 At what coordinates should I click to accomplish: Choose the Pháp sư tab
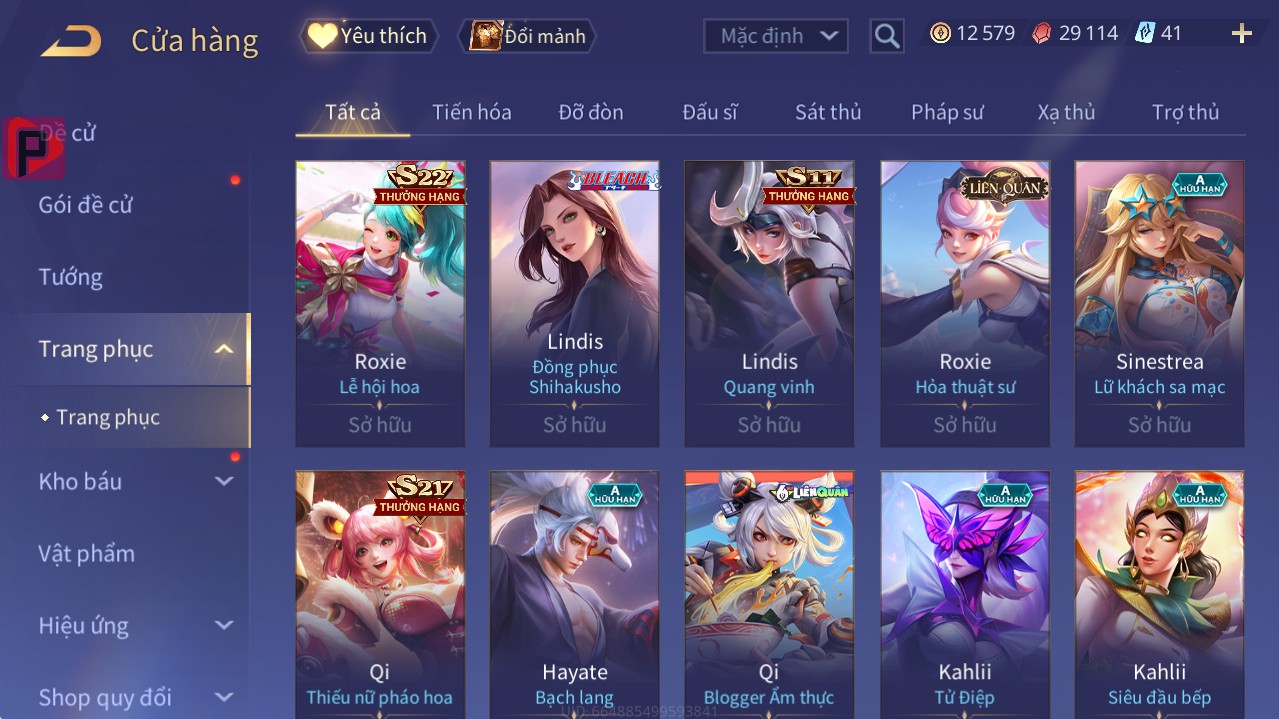click(947, 112)
